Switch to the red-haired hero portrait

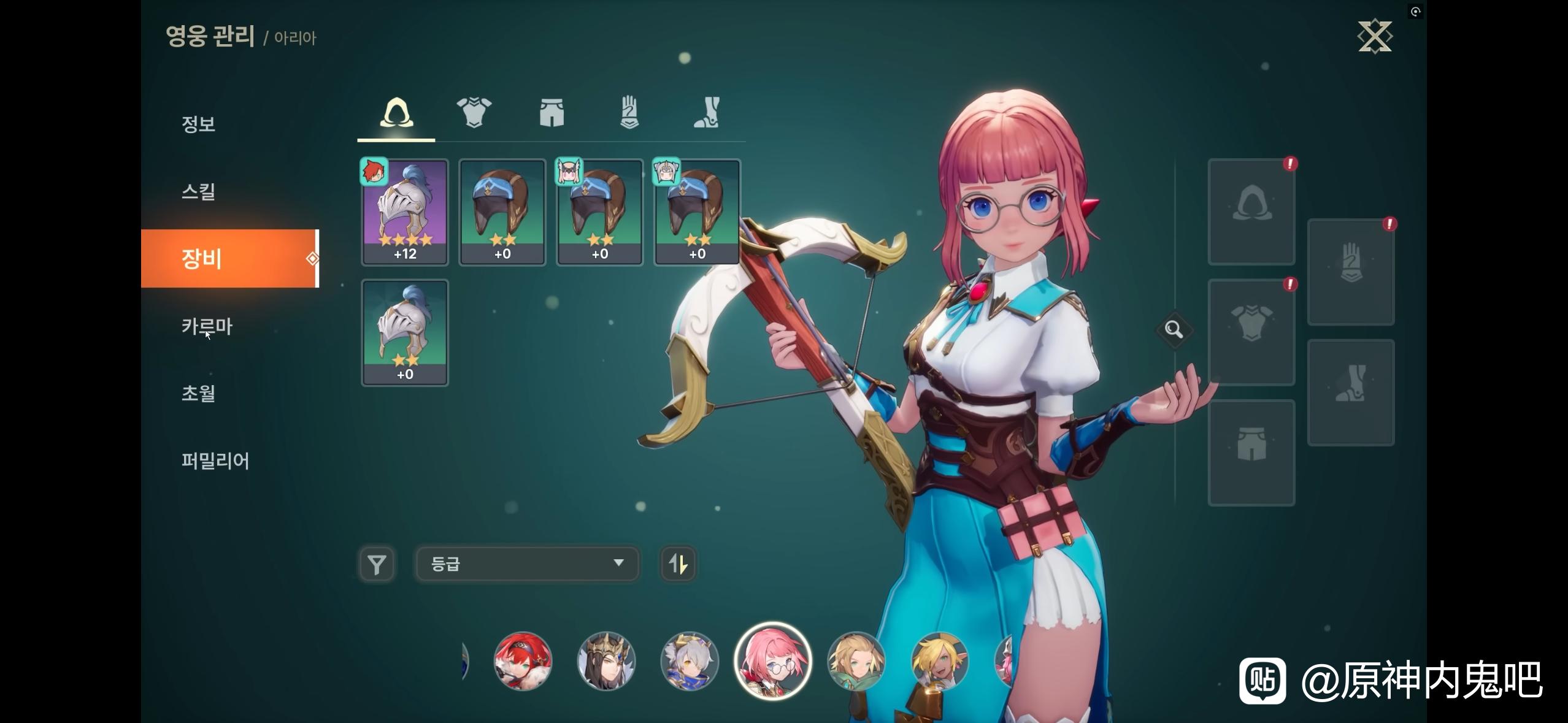click(523, 661)
